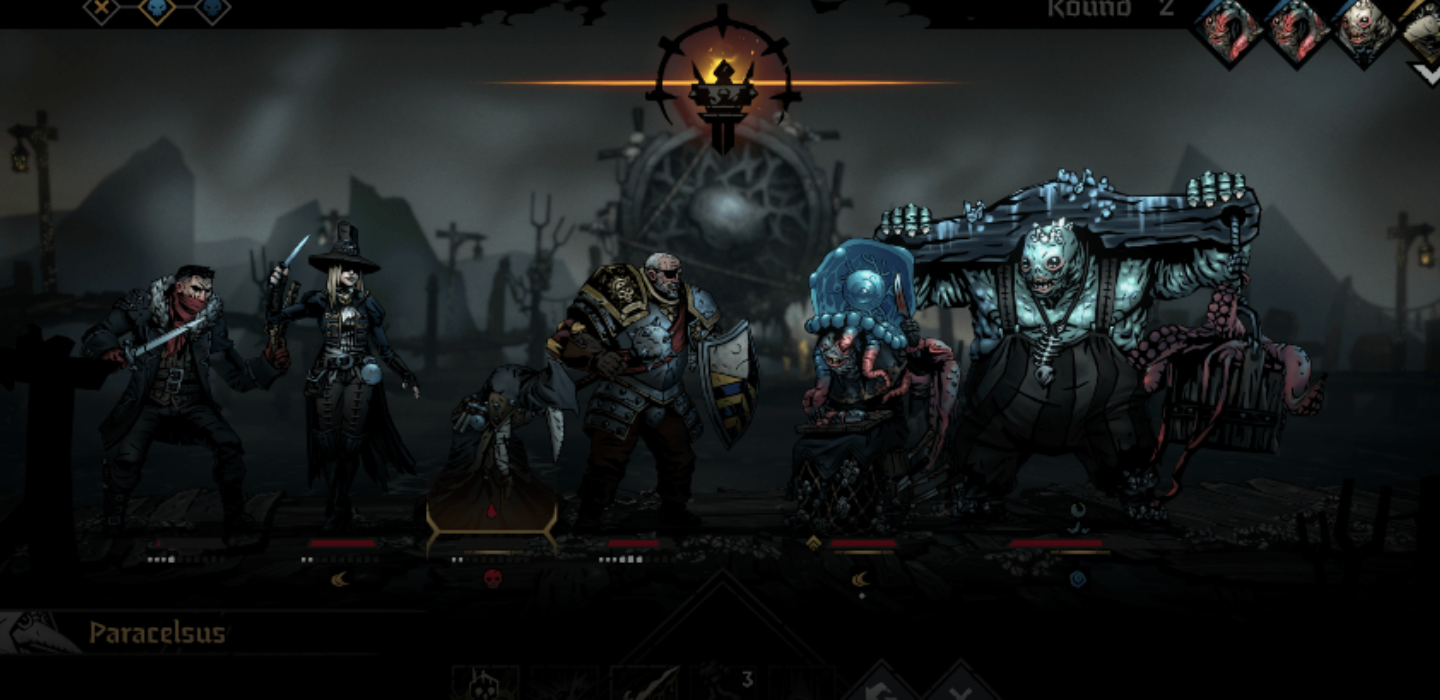Click the X diamond button to pass
The width and height of the screenshot is (1440, 700).
coord(960,686)
